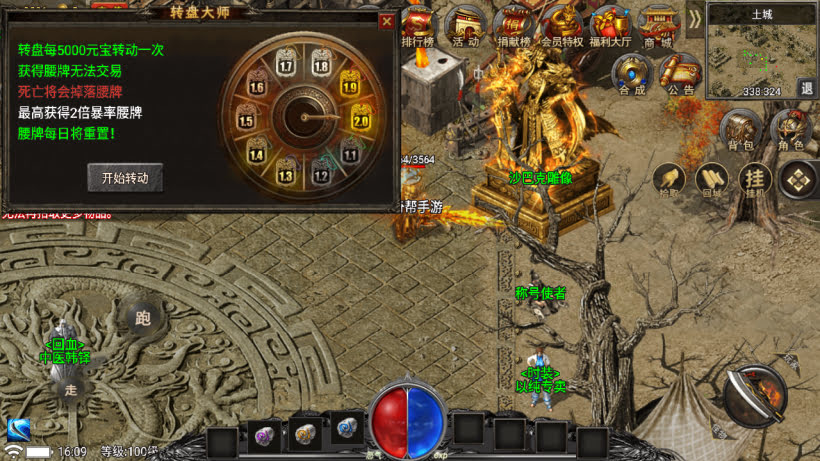This screenshot has height=461, width=820.
Task: Close the 转盘大师 wheel dialog
Action: coord(386,21)
